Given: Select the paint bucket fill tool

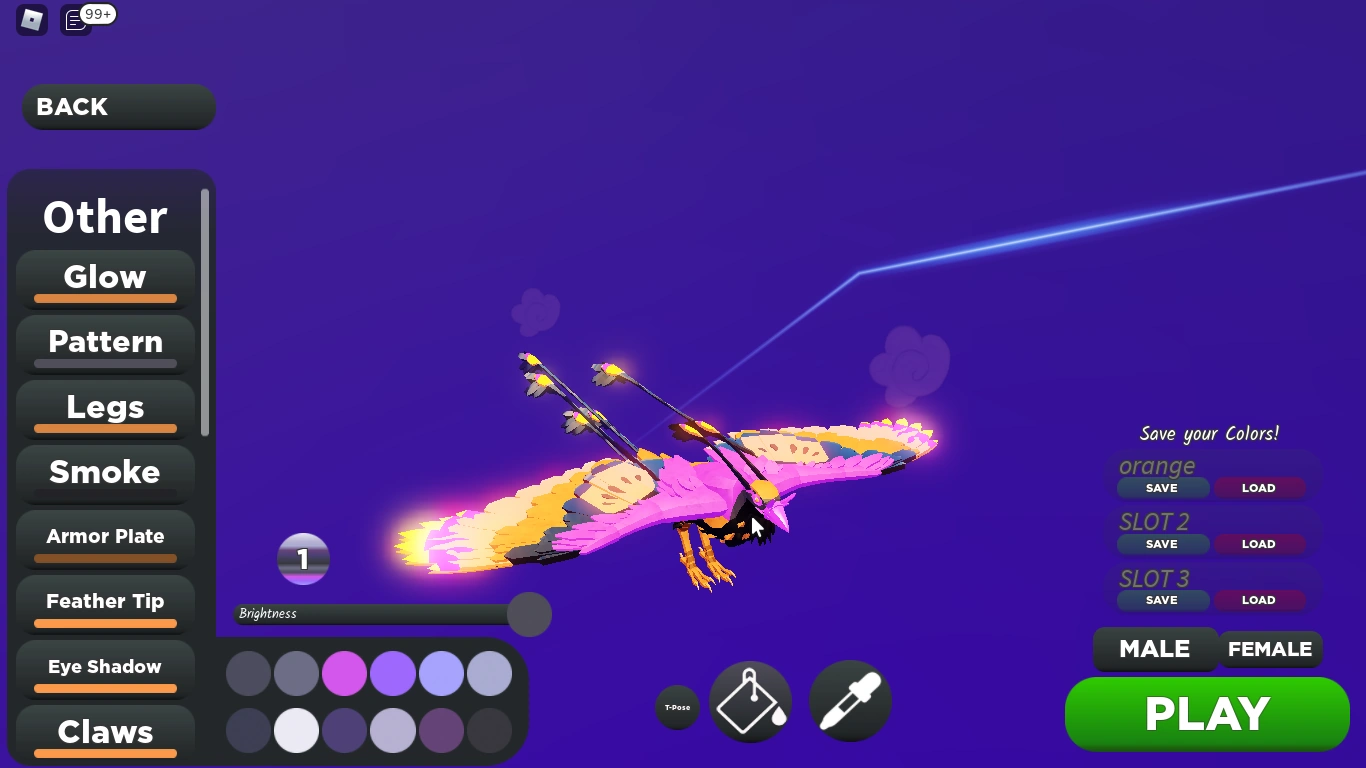Looking at the screenshot, I should 750,701.
